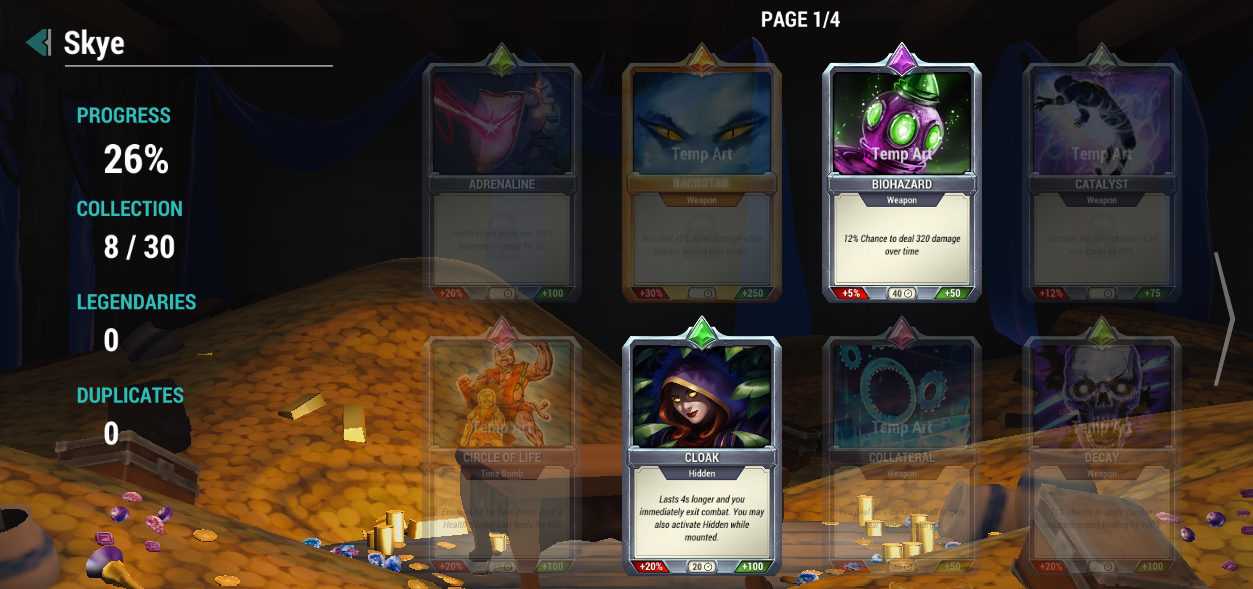This screenshot has height=589, width=1253.
Task: Go to the next card page arrow
Action: tap(1224, 319)
